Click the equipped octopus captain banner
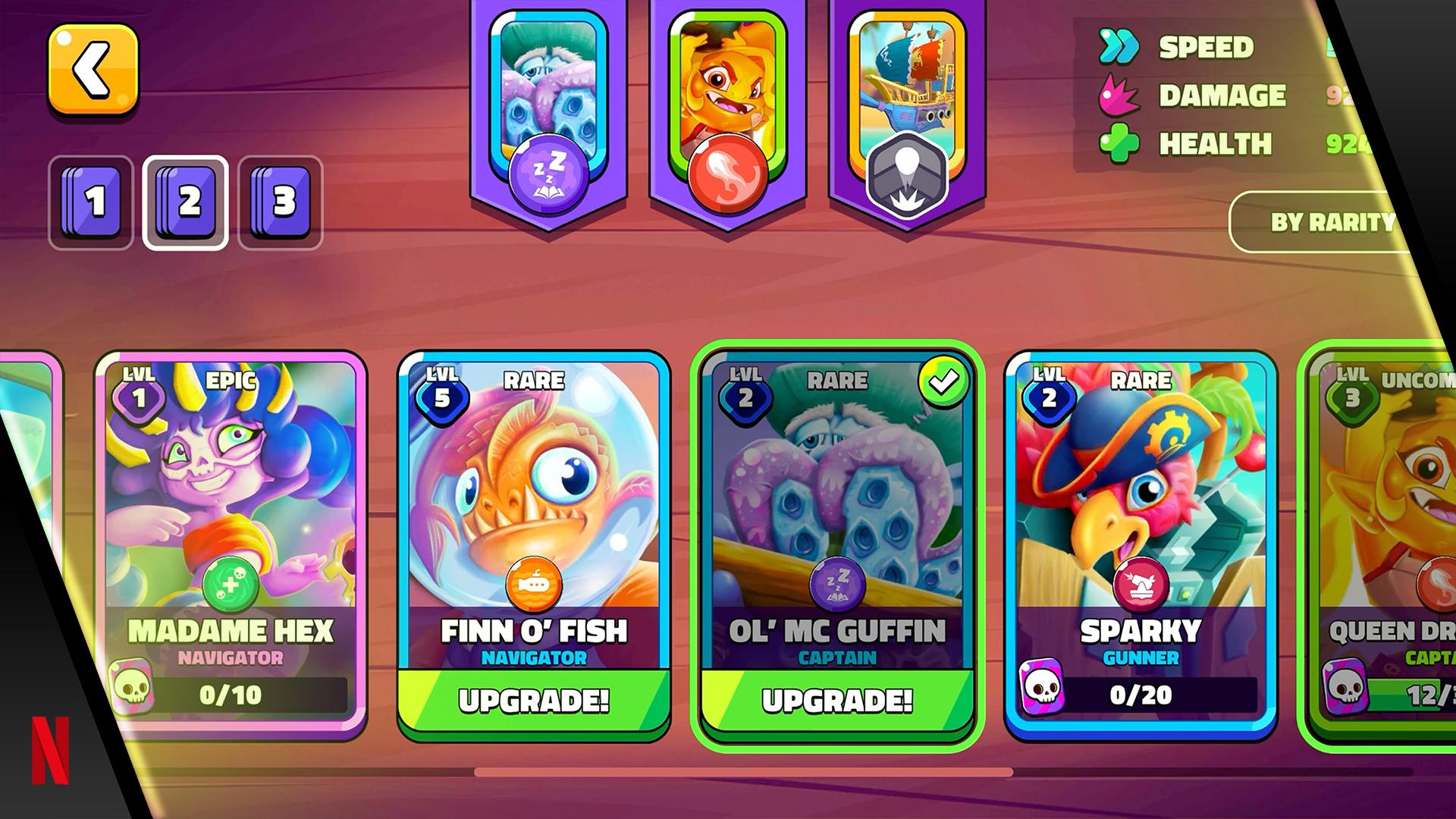The height and width of the screenshot is (819, 1456). click(x=548, y=106)
